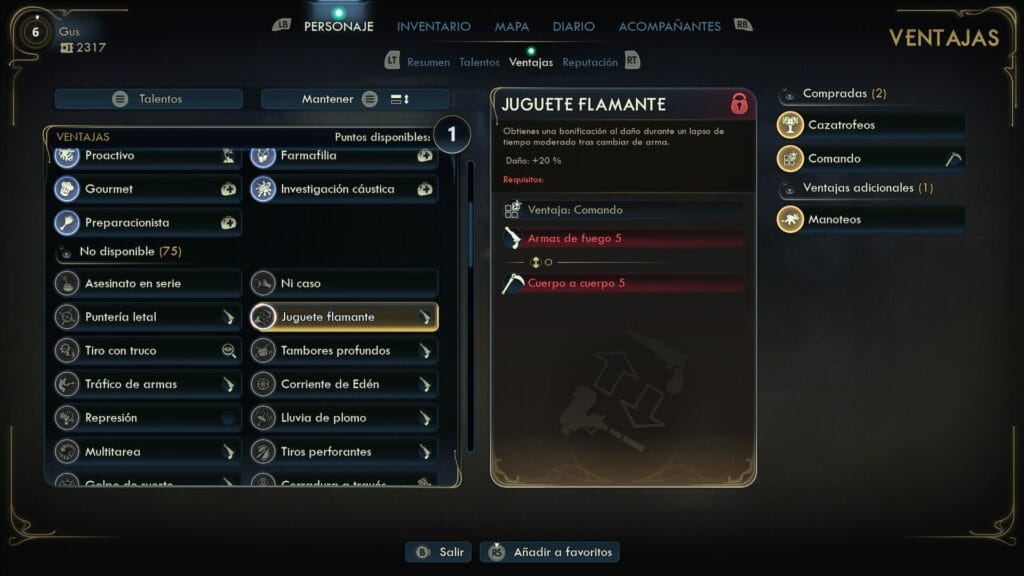The height and width of the screenshot is (576, 1024).
Task: Select the Gourmet perk
Action: click(x=147, y=189)
